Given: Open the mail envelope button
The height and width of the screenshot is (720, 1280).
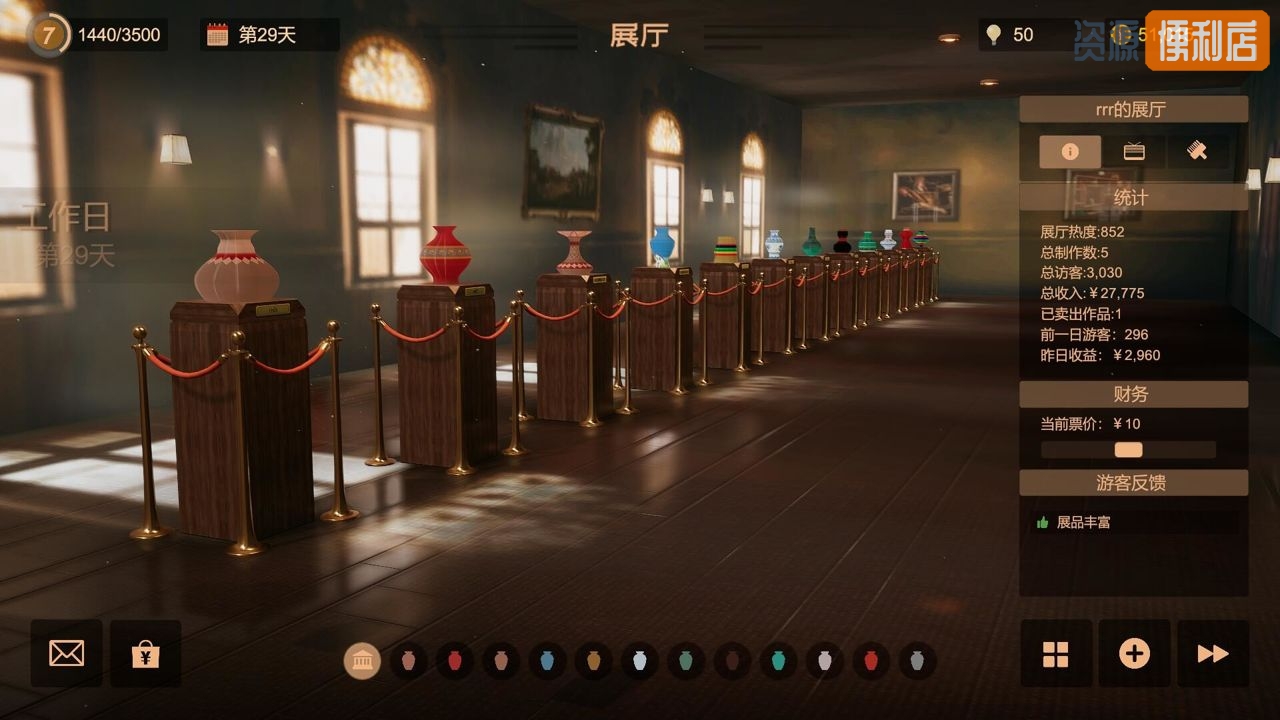Looking at the screenshot, I should [x=66, y=653].
